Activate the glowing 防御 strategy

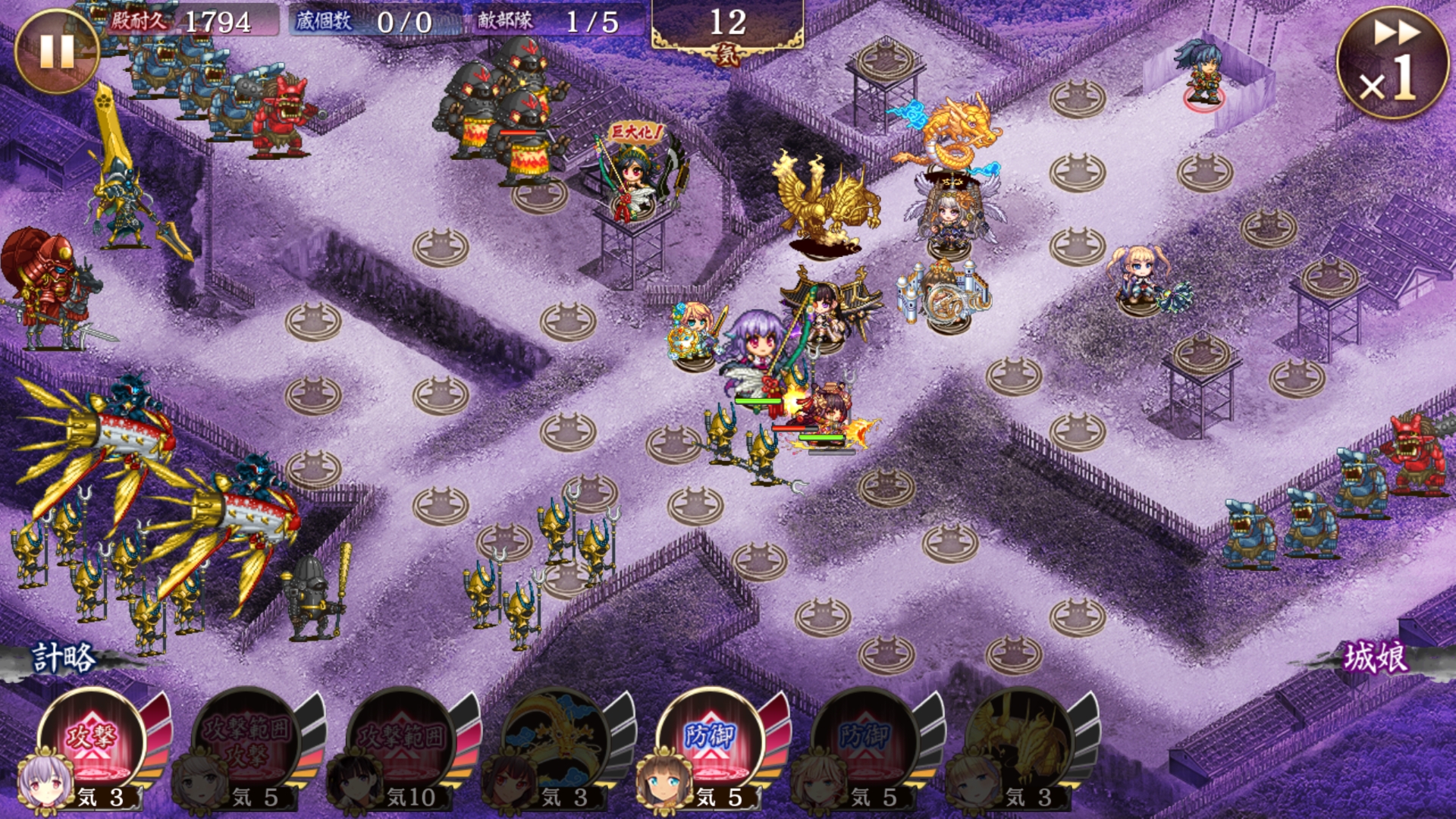click(x=711, y=739)
